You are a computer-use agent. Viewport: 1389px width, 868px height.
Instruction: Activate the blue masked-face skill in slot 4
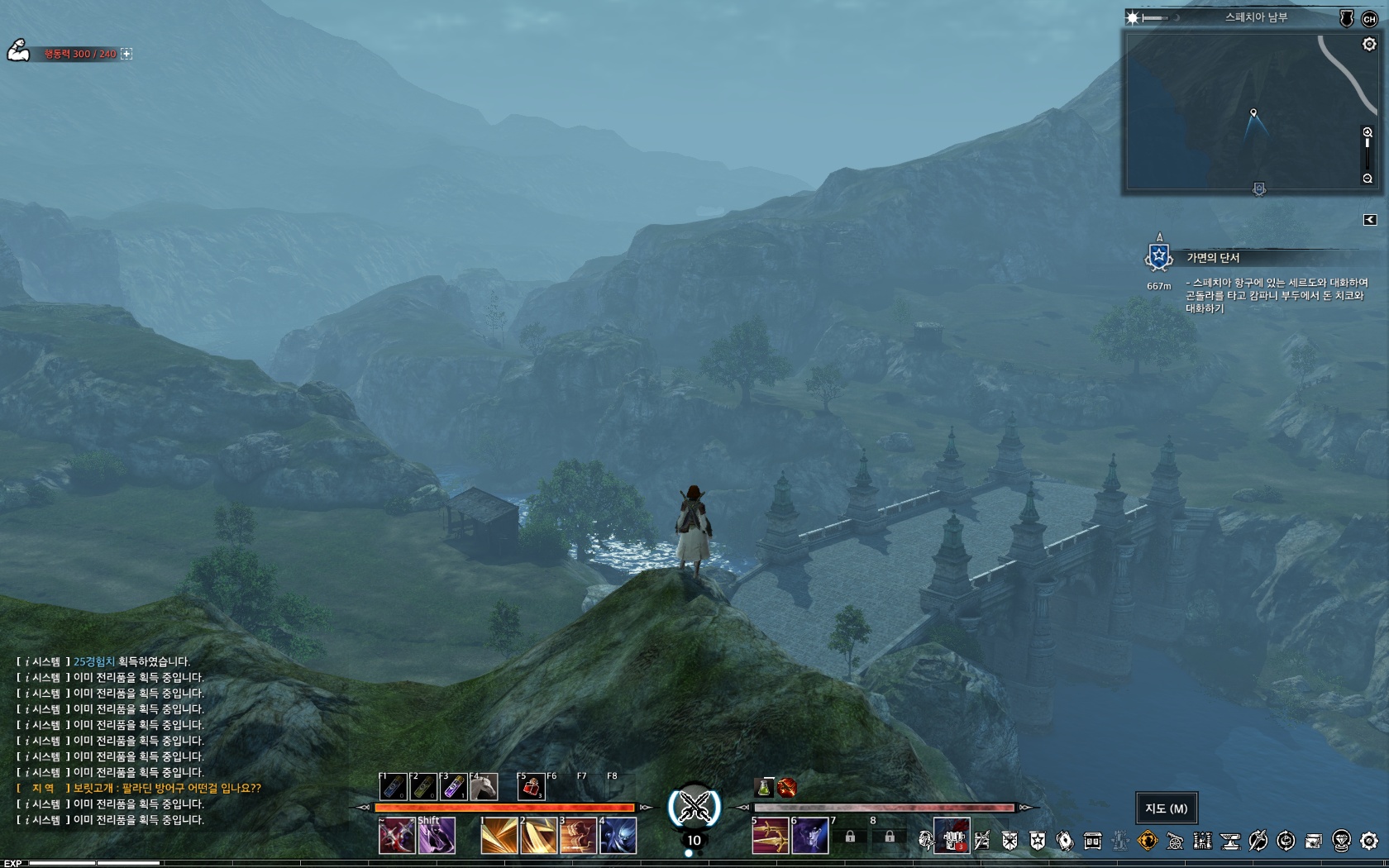[x=618, y=837]
